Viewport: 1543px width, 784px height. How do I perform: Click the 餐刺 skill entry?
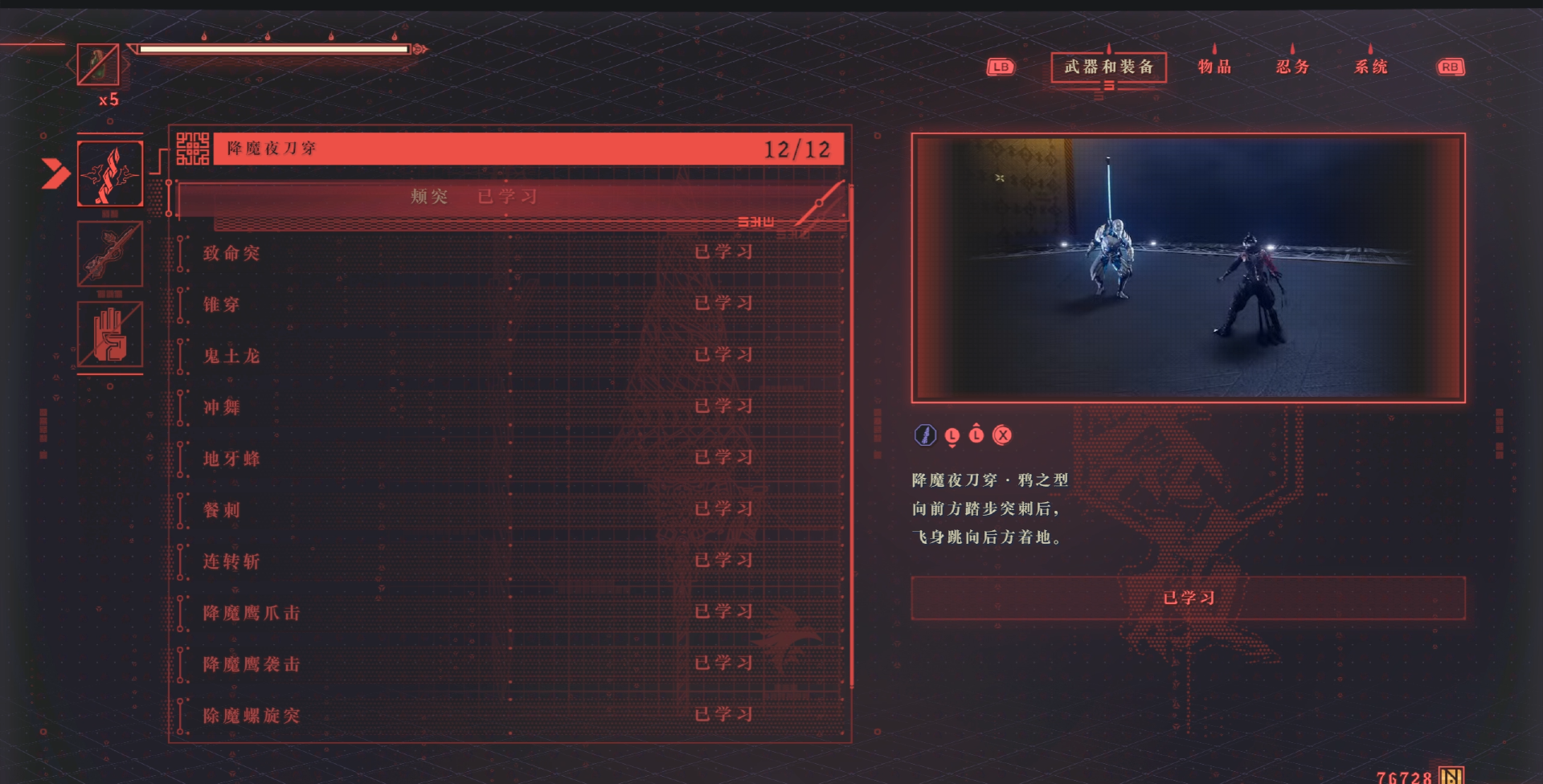(511, 510)
